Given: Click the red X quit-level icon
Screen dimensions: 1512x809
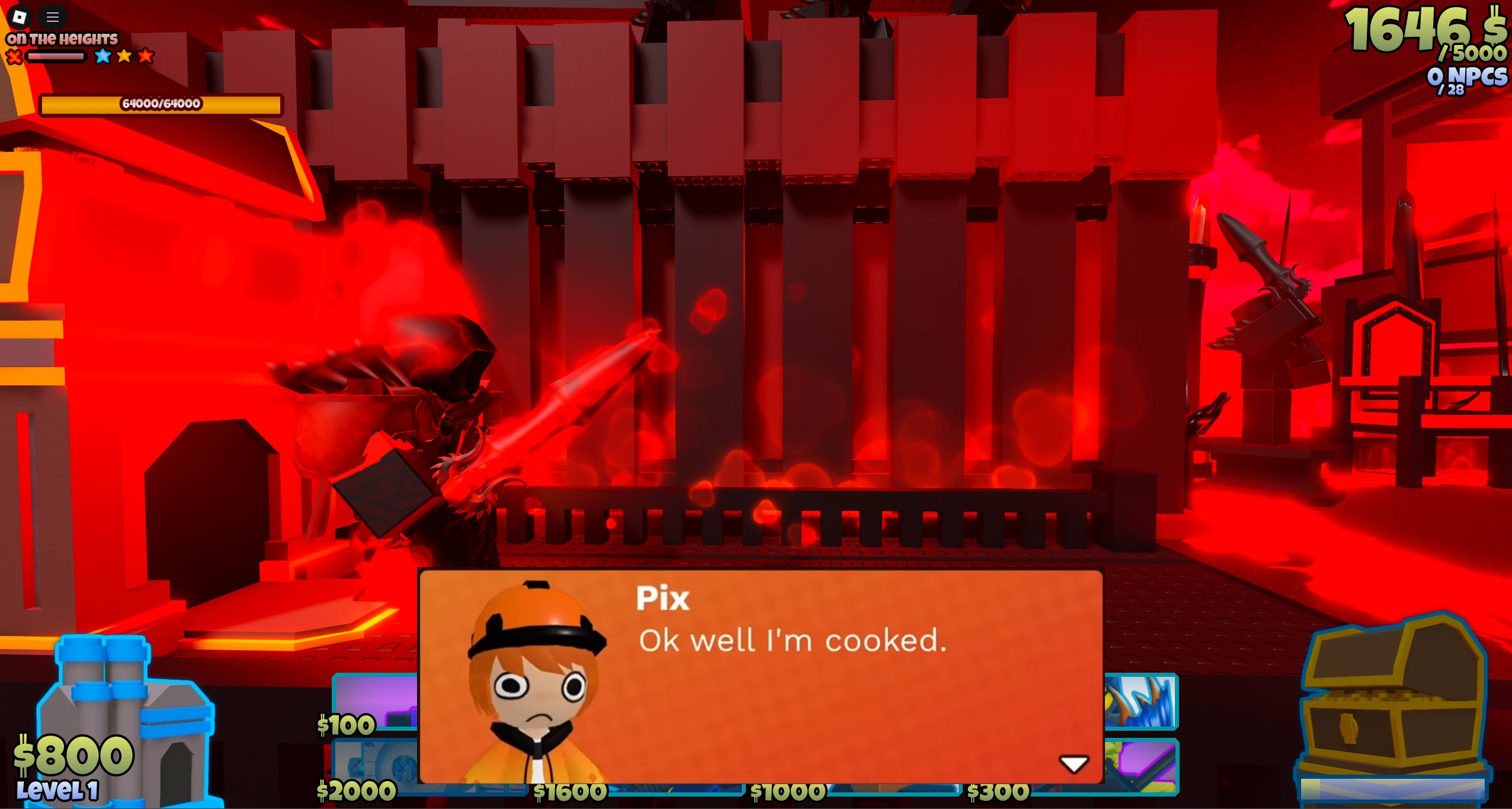Looking at the screenshot, I should tap(14, 57).
